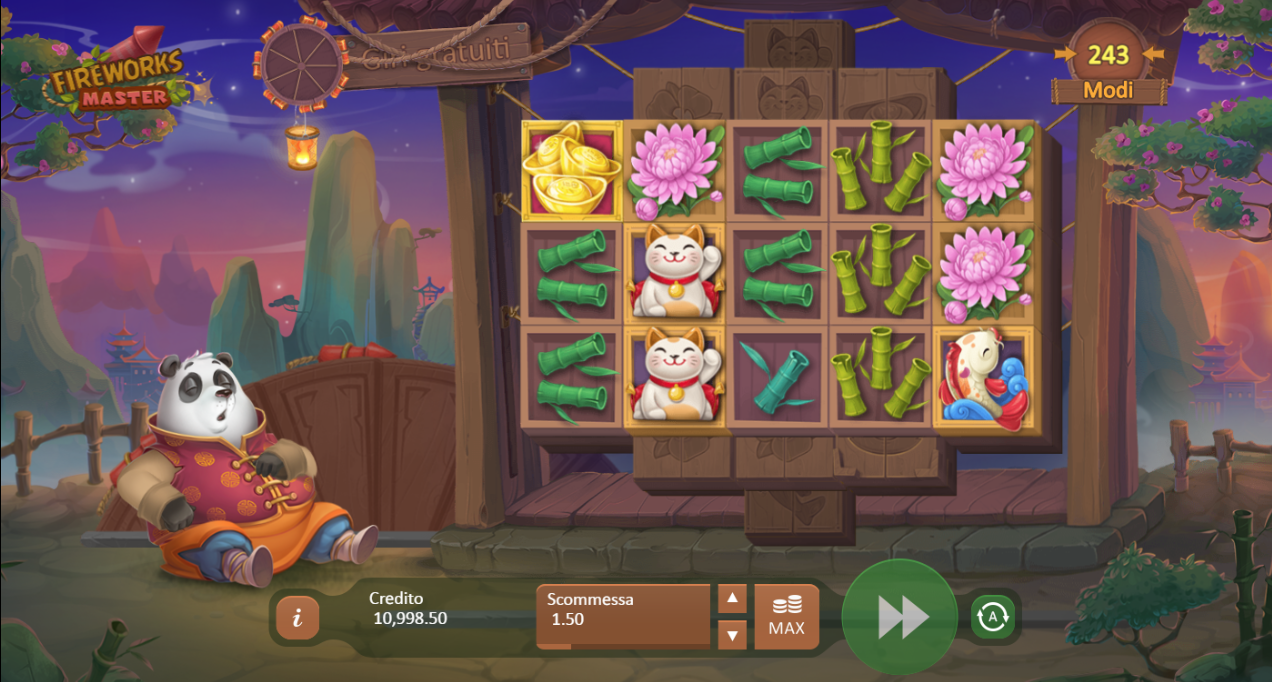Toggle the autoplay button

992,617
